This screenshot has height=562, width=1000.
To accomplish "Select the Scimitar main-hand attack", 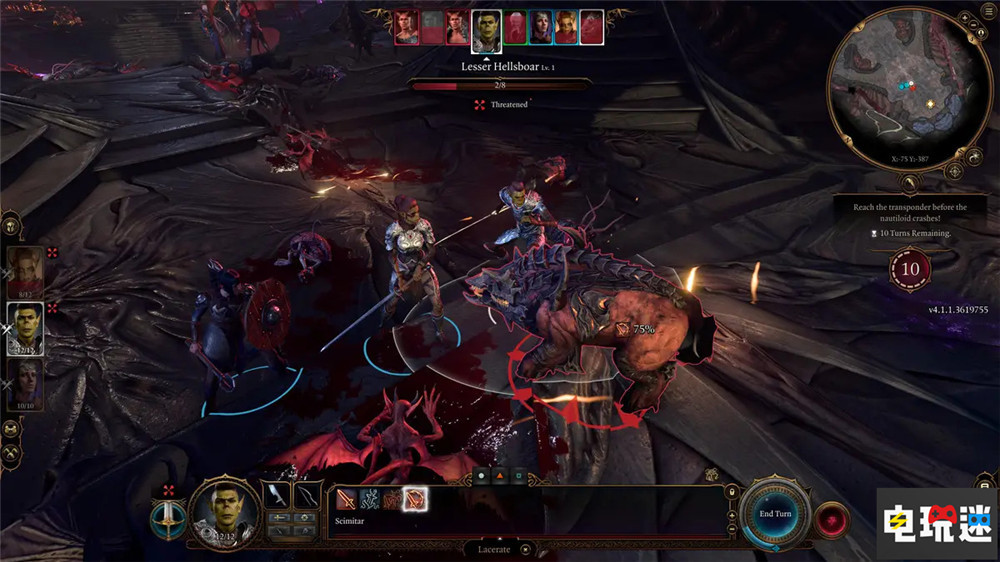I will 346,499.
